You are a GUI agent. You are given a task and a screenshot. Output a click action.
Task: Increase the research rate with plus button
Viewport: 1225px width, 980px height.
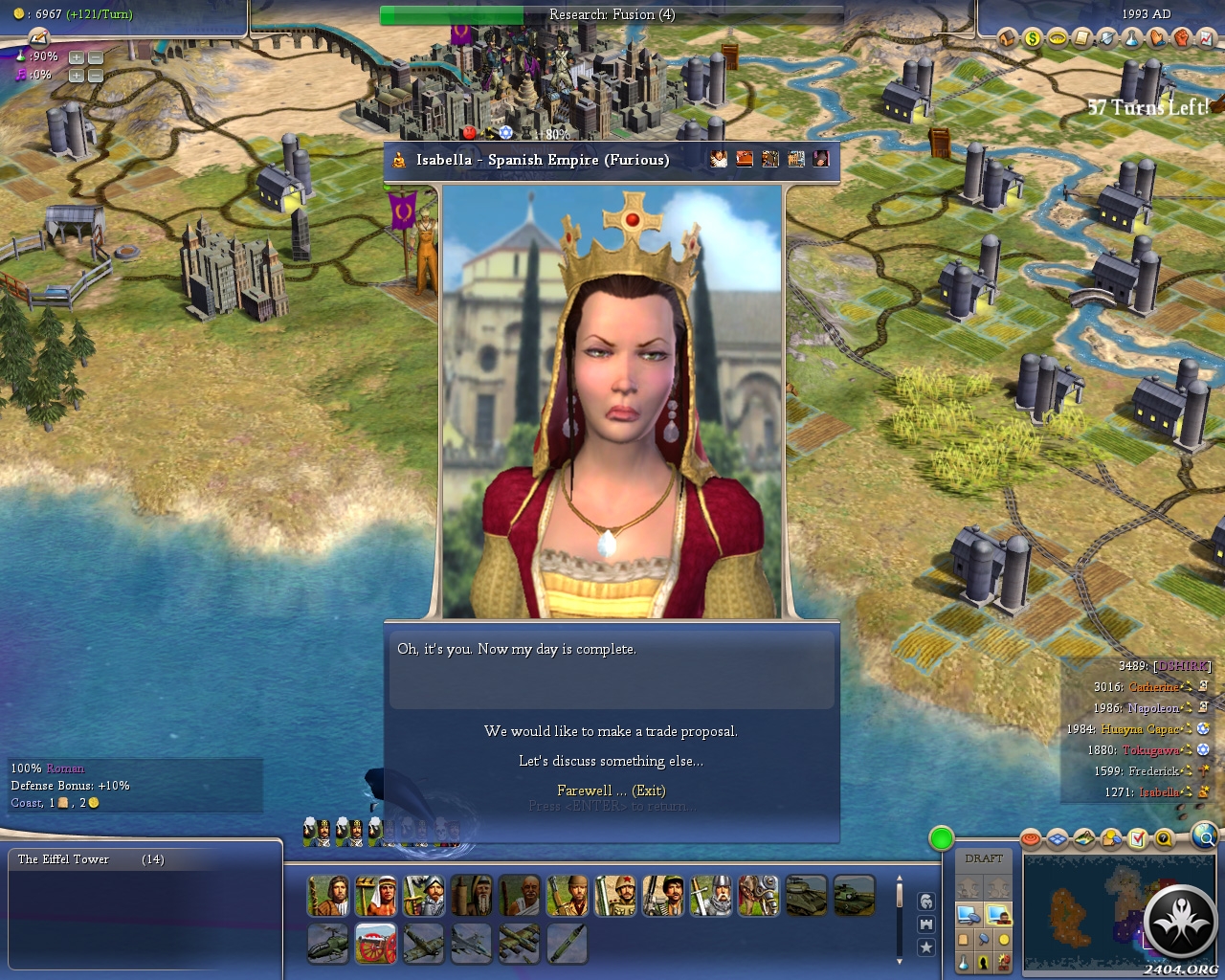click(76, 57)
